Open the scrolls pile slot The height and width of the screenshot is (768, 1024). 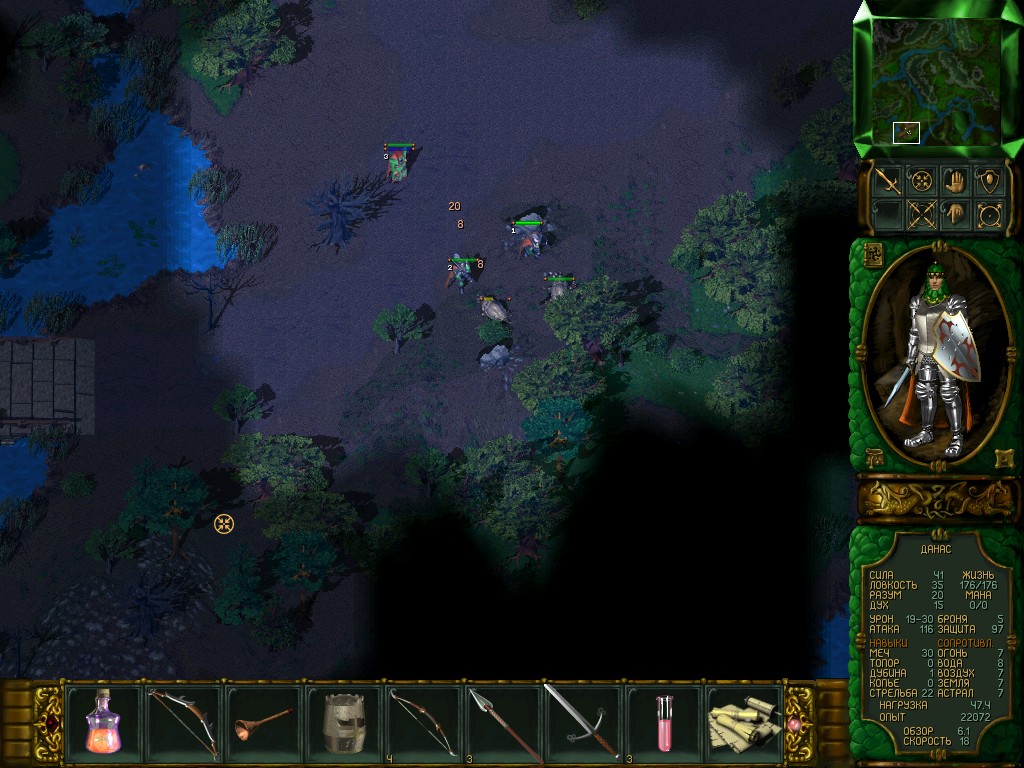(743, 720)
